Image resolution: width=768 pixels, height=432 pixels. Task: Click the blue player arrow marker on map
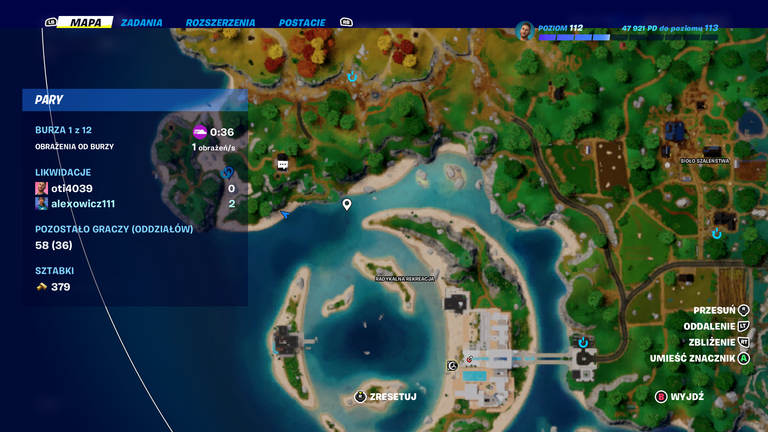pos(285,214)
